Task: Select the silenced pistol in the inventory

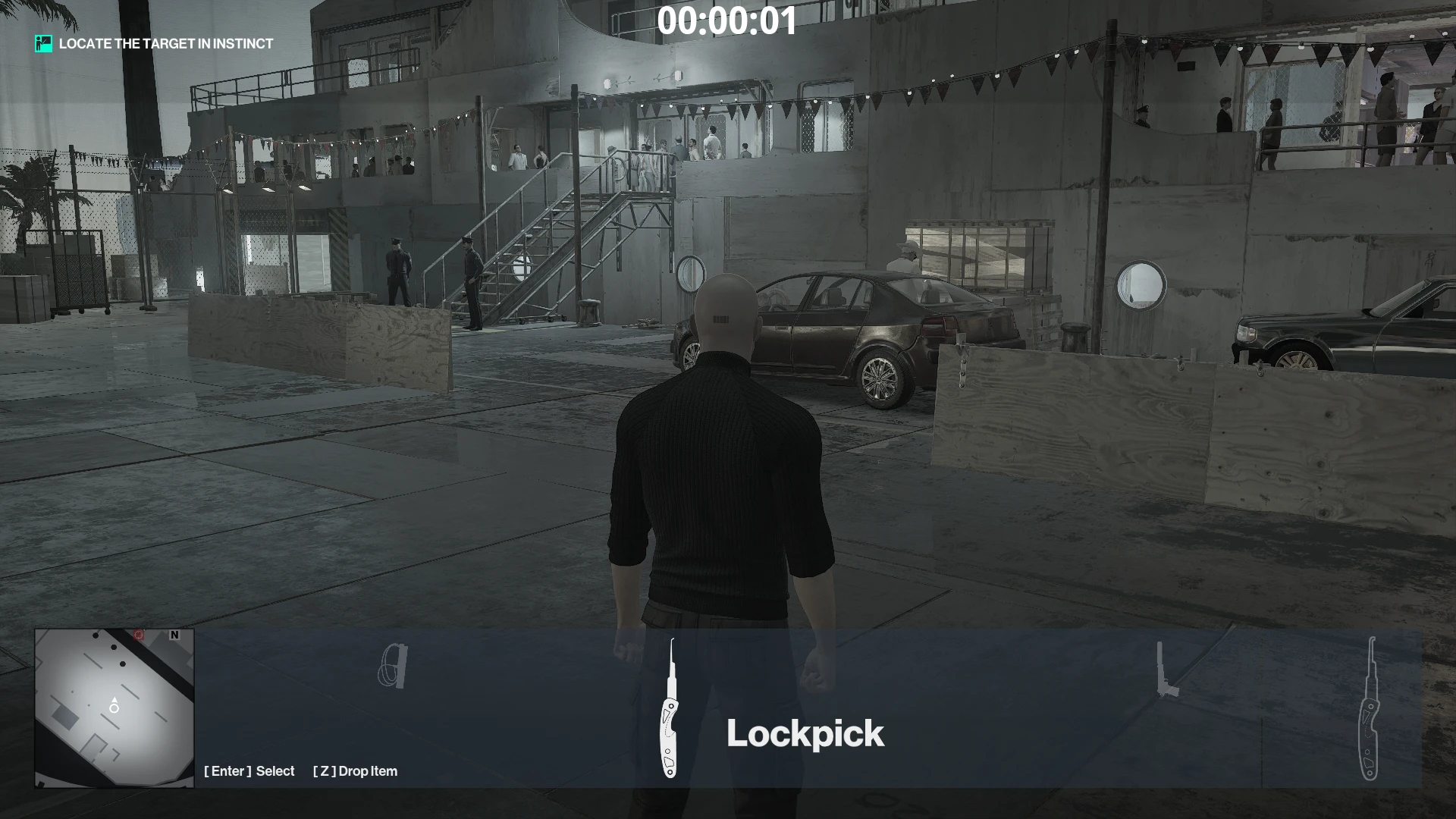Action: pos(1166,670)
